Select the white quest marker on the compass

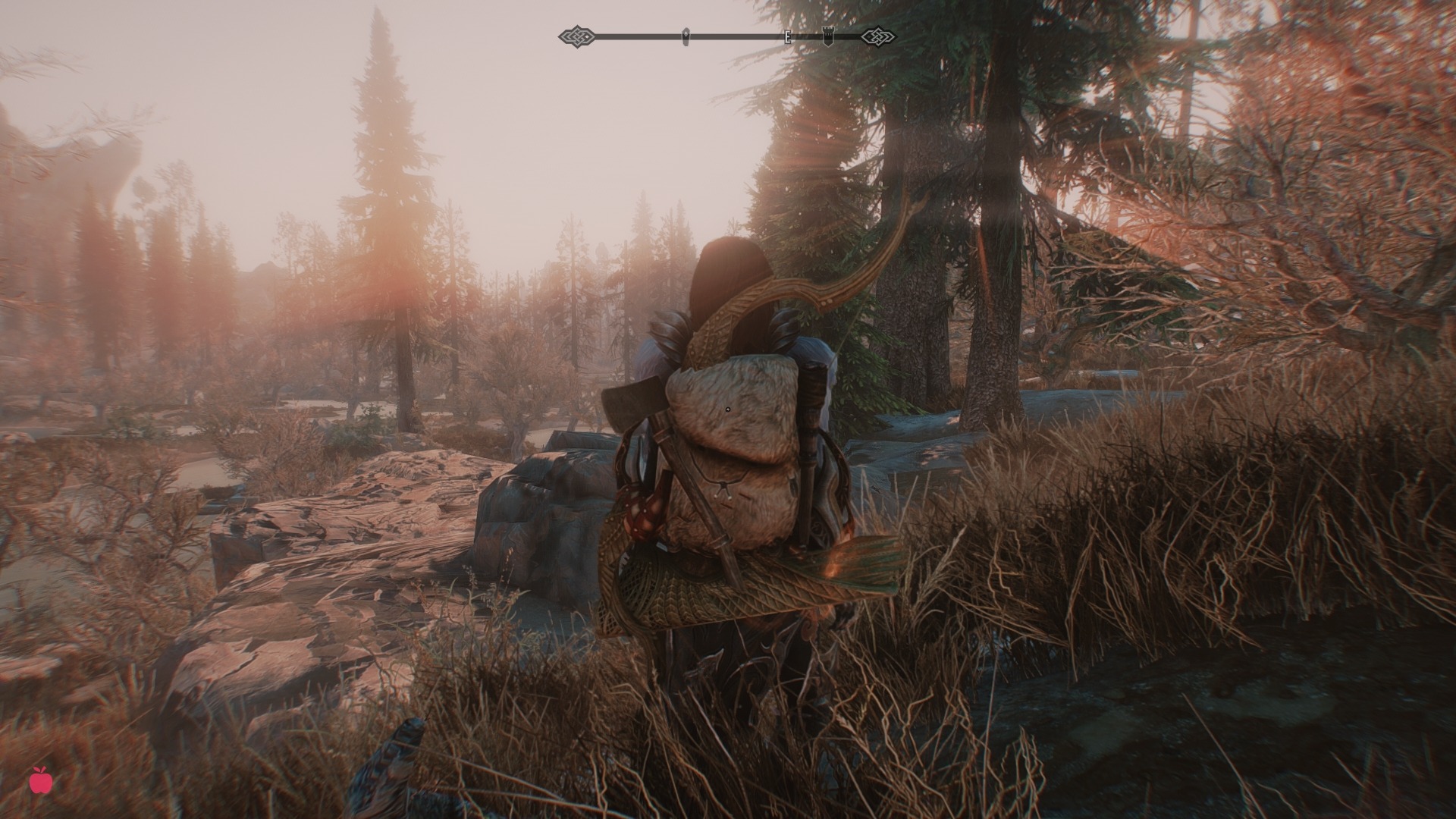tap(686, 34)
